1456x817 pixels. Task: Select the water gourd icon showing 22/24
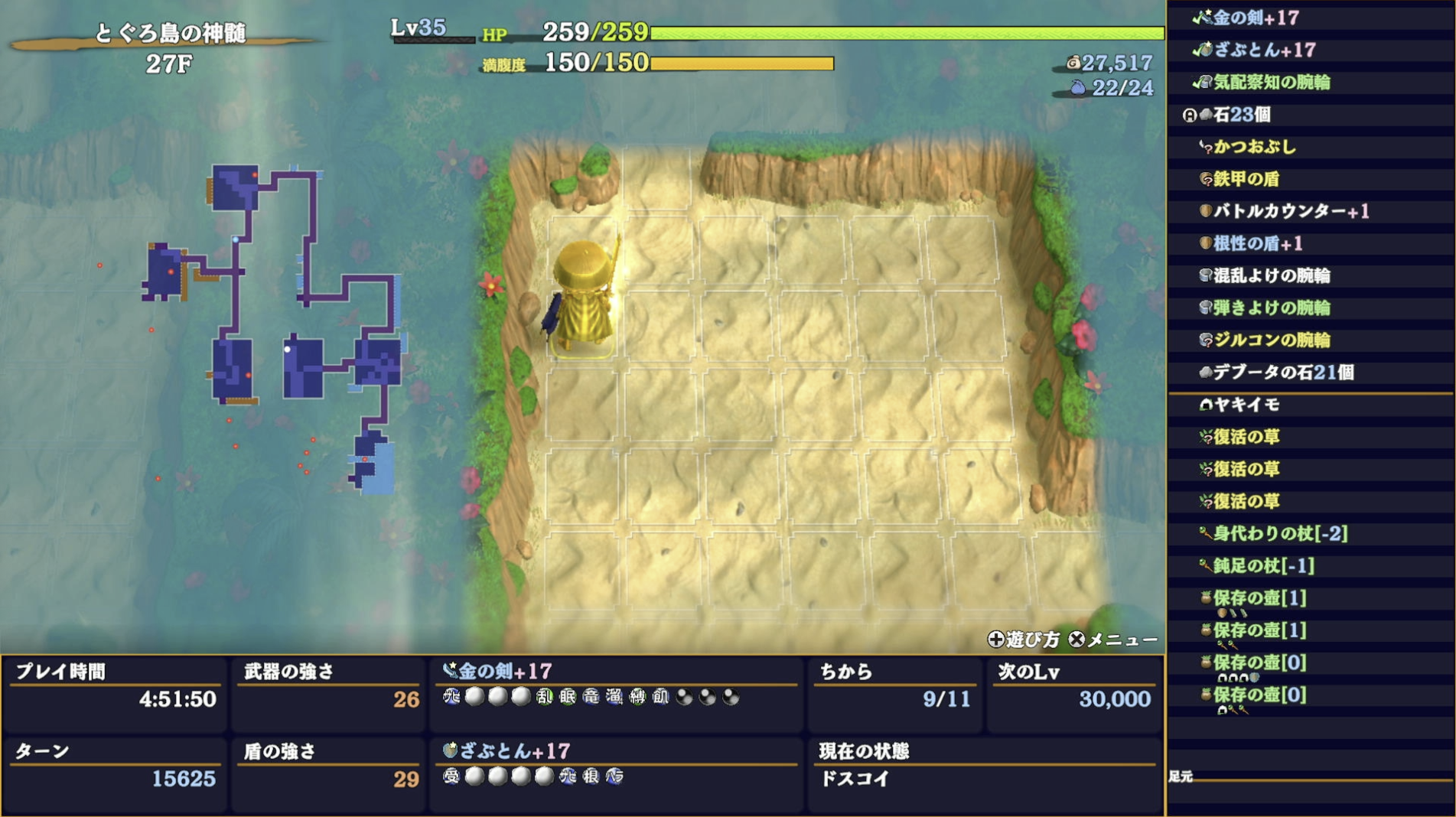pos(1077,90)
